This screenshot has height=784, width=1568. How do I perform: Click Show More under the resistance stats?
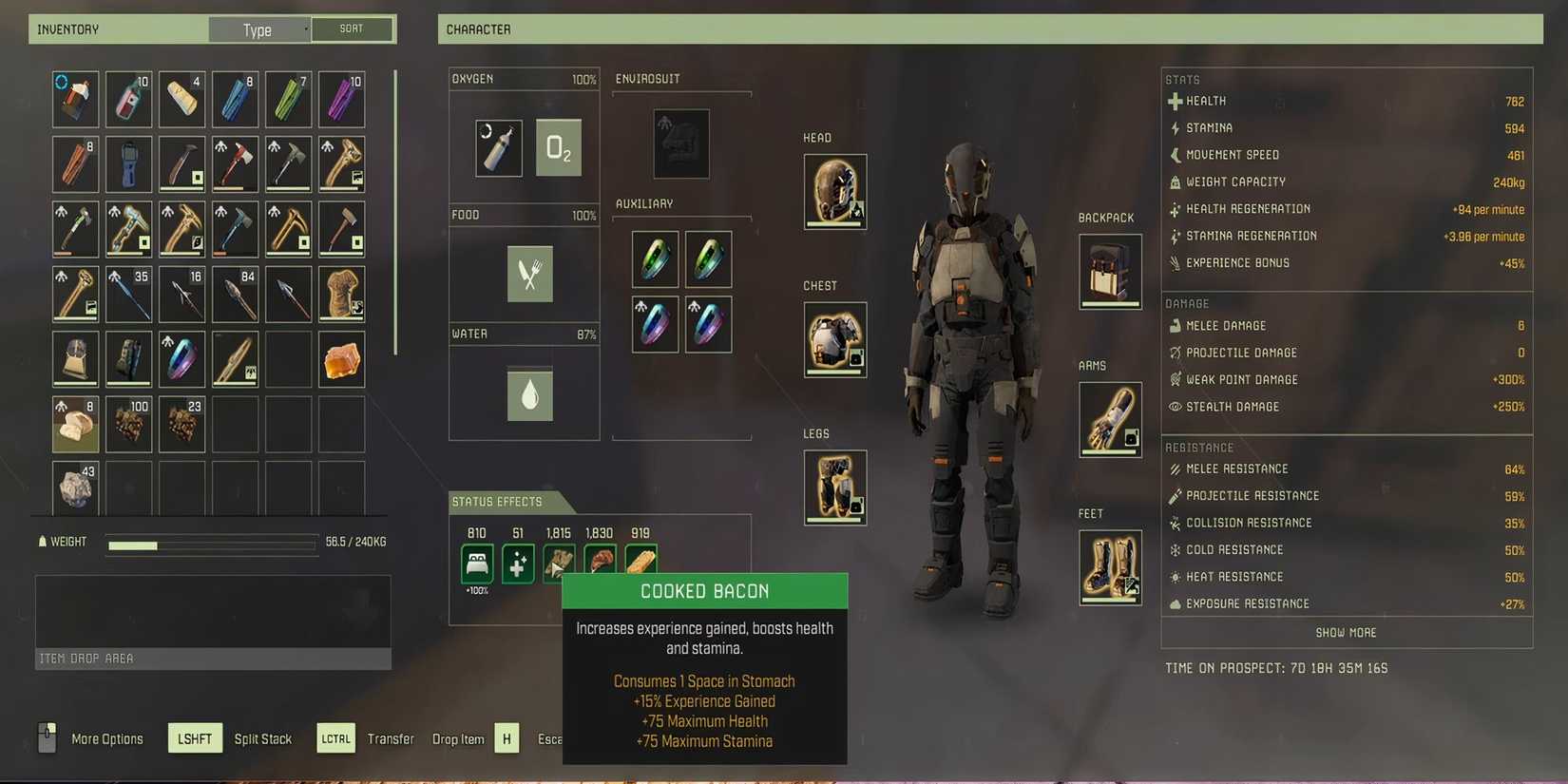tap(1345, 631)
